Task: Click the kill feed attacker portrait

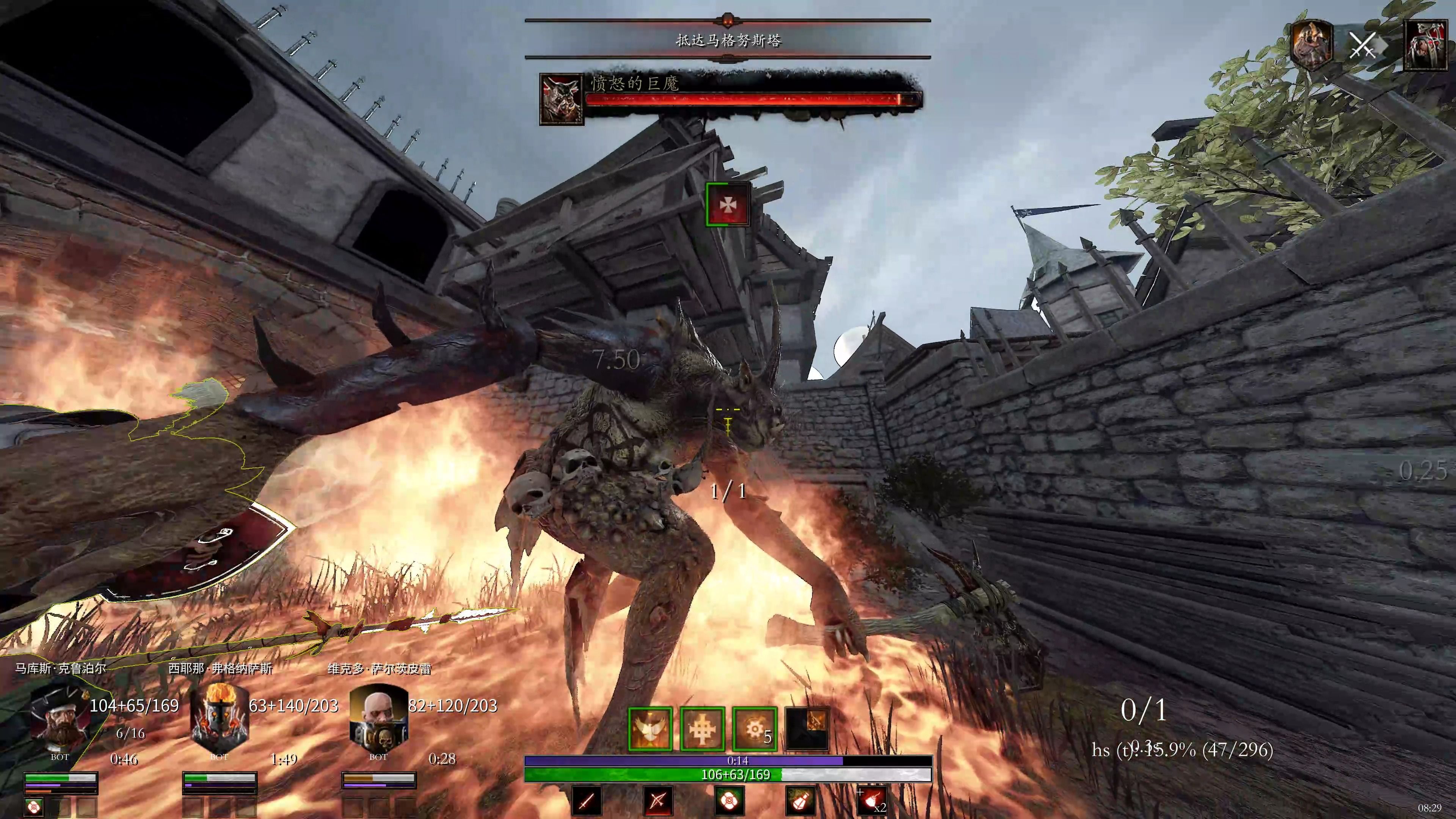Action: pos(1312,45)
